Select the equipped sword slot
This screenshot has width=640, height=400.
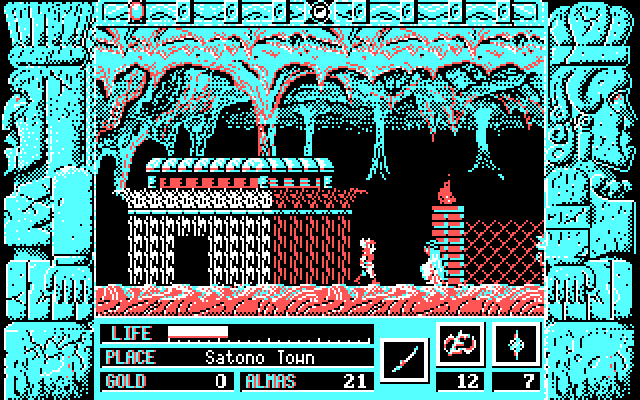coord(405,356)
